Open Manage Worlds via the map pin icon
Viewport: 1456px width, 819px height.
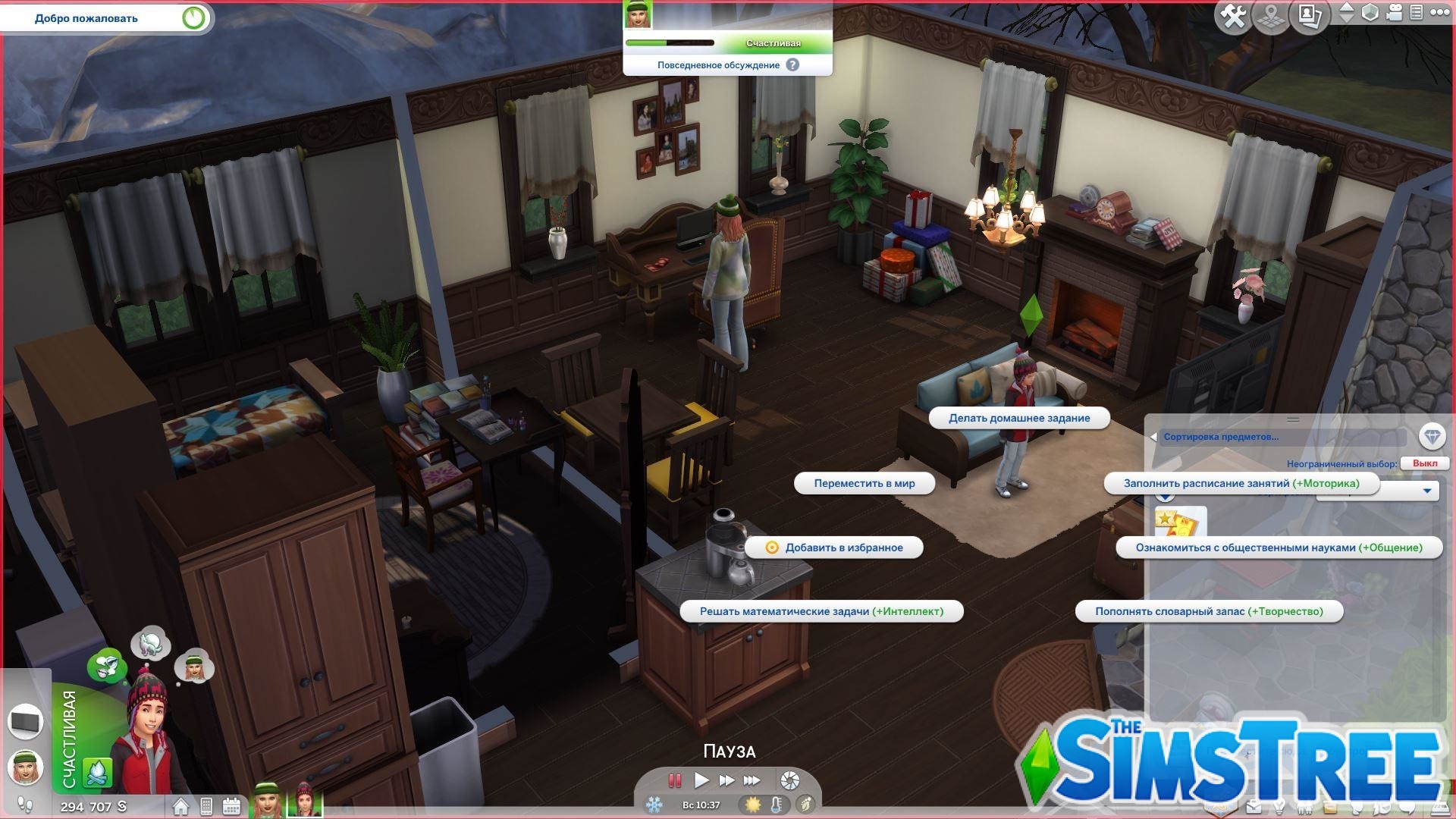point(1270,14)
